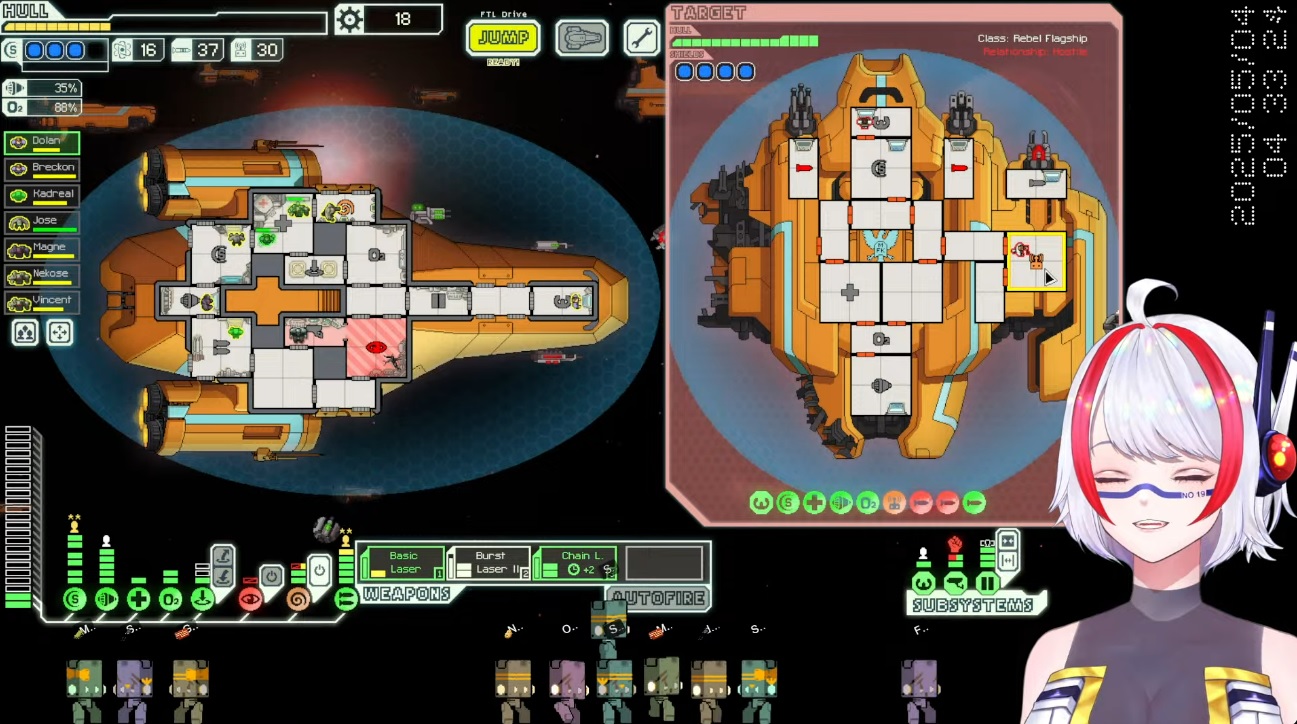Open the wrench options menu

tap(641, 39)
